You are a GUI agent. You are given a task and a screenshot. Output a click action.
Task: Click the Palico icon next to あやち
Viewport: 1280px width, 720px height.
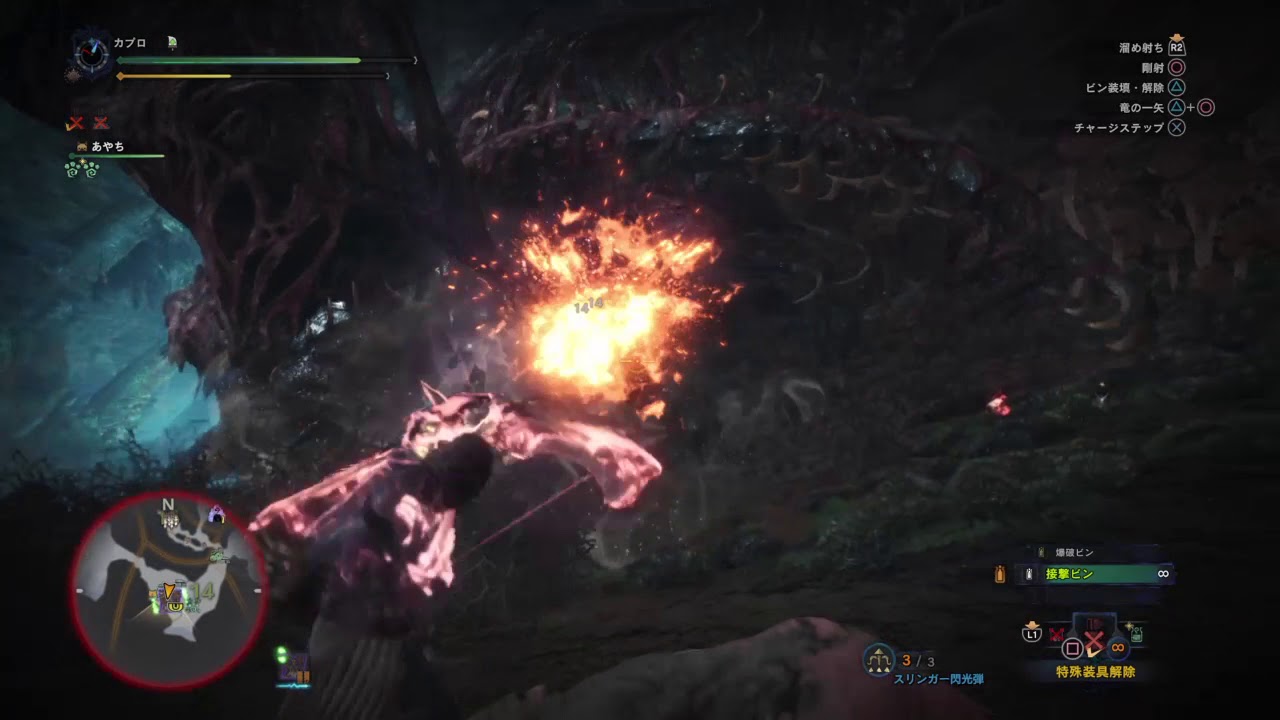[82, 146]
